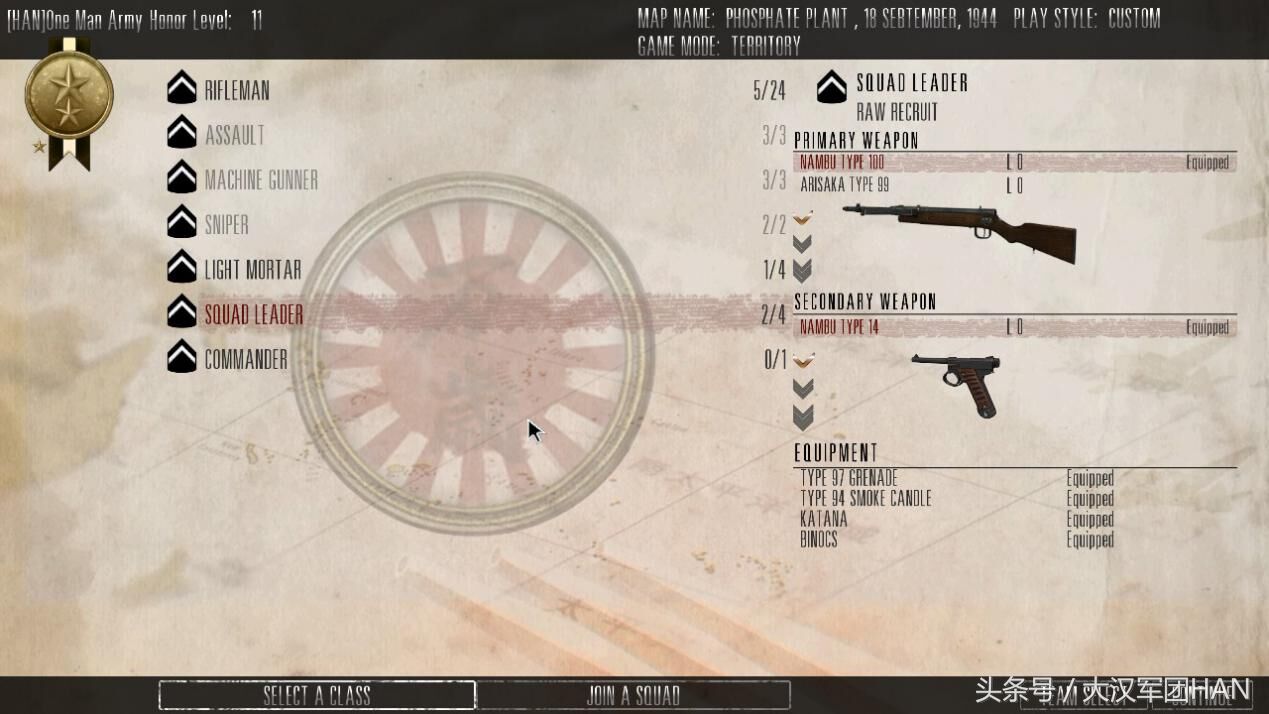Screen dimensions: 1269x714
Task: Select the Nambu Type 14 secondary weapon
Action: click(839, 327)
